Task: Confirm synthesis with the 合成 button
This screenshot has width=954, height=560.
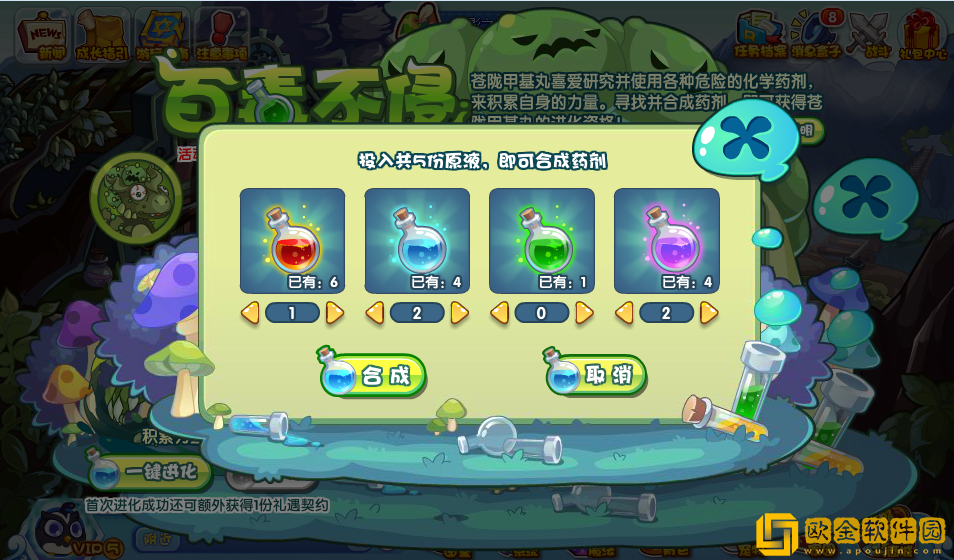Action: [x=373, y=376]
